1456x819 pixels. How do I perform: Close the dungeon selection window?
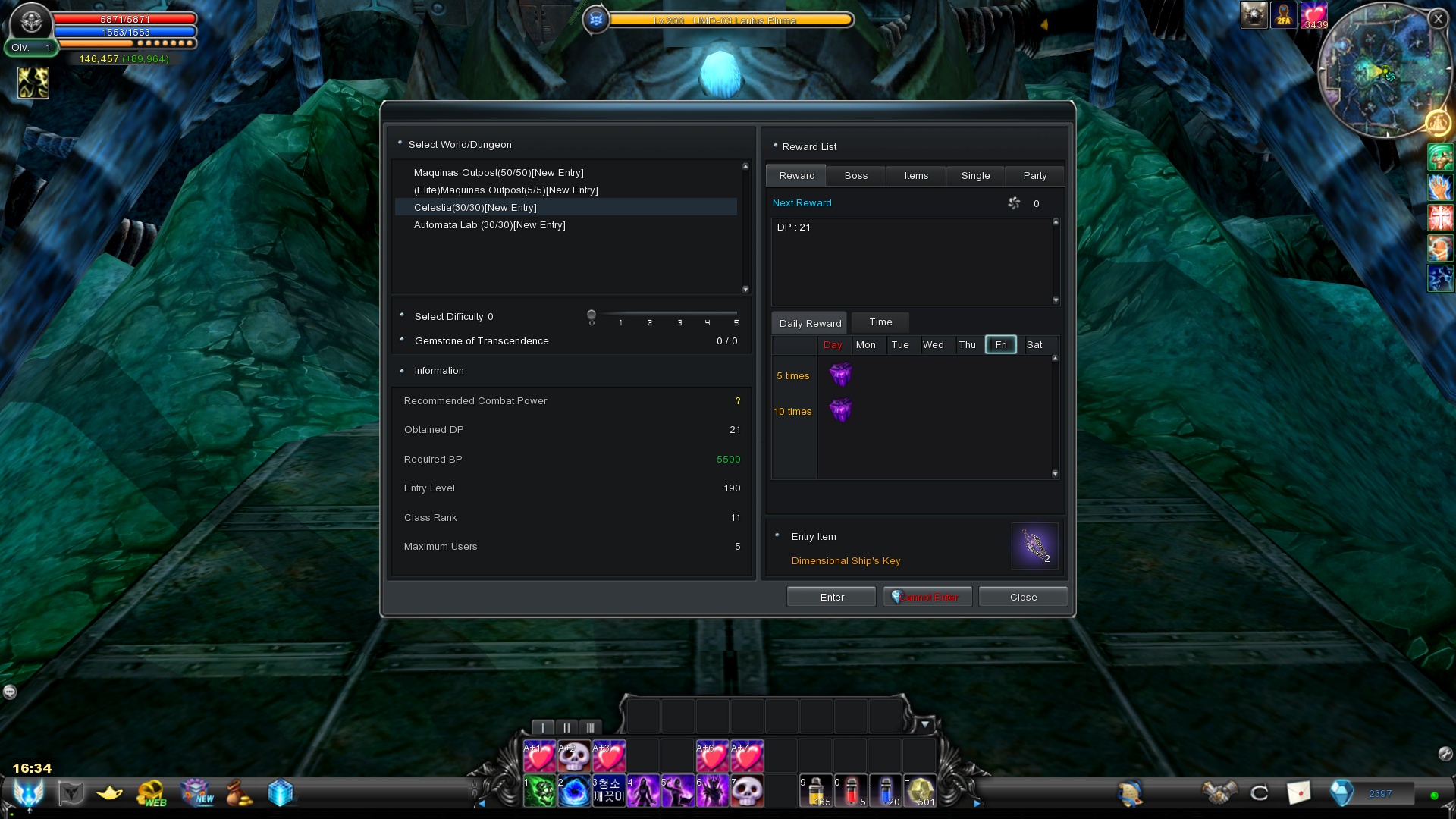1023,598
